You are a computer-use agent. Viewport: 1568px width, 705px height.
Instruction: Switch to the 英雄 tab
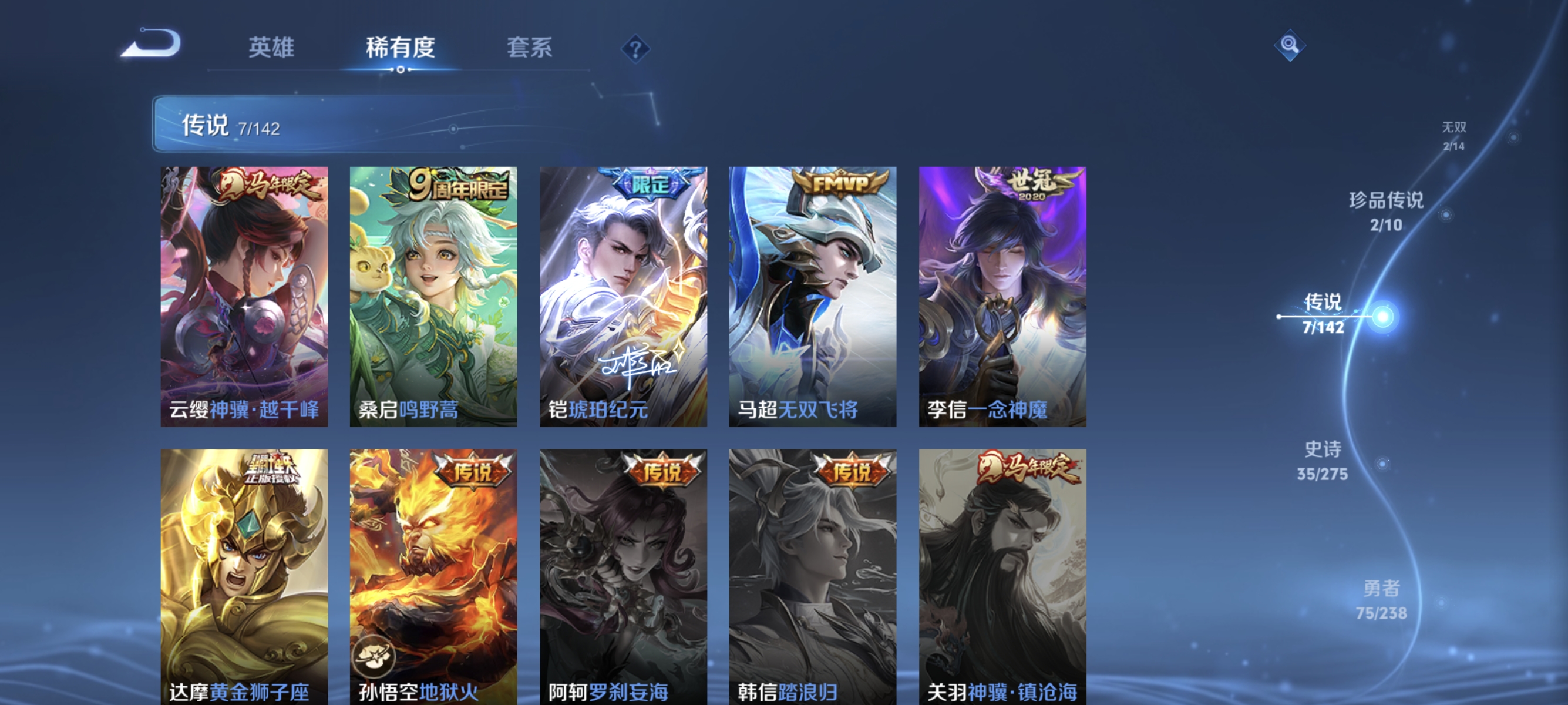pos(272,48)
